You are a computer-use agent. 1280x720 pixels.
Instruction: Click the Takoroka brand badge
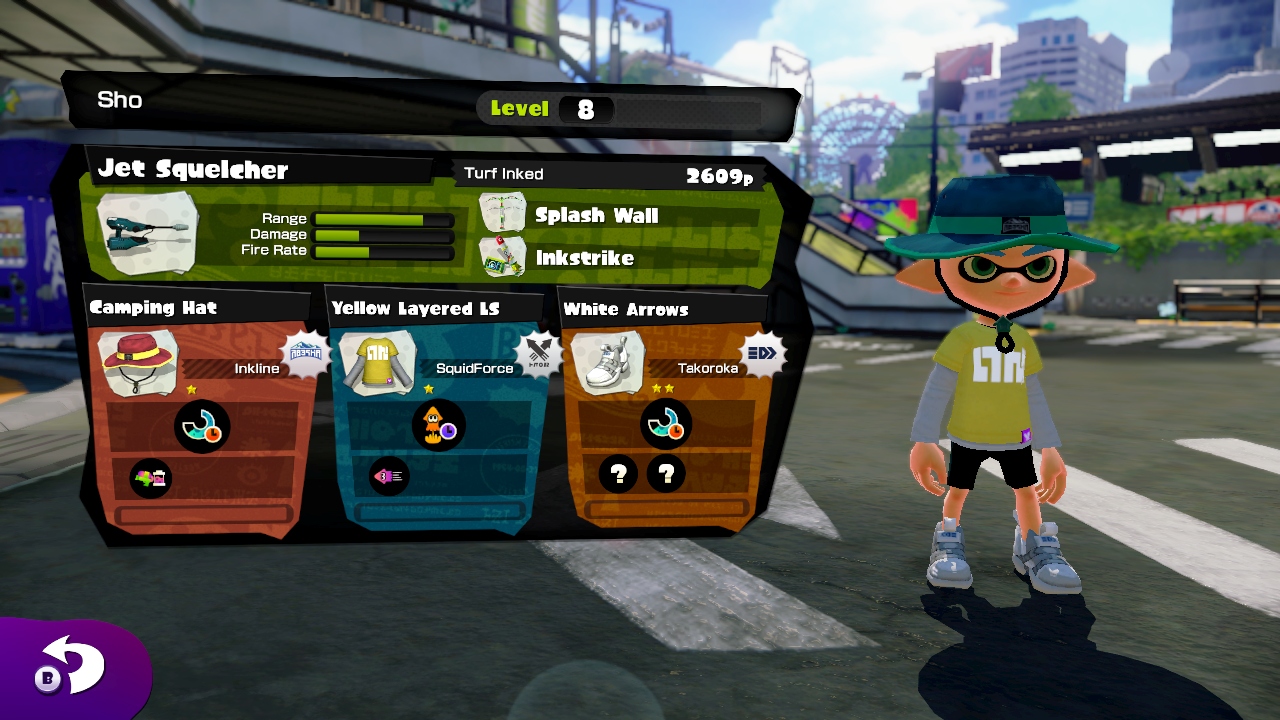click(x=763, y=352)
